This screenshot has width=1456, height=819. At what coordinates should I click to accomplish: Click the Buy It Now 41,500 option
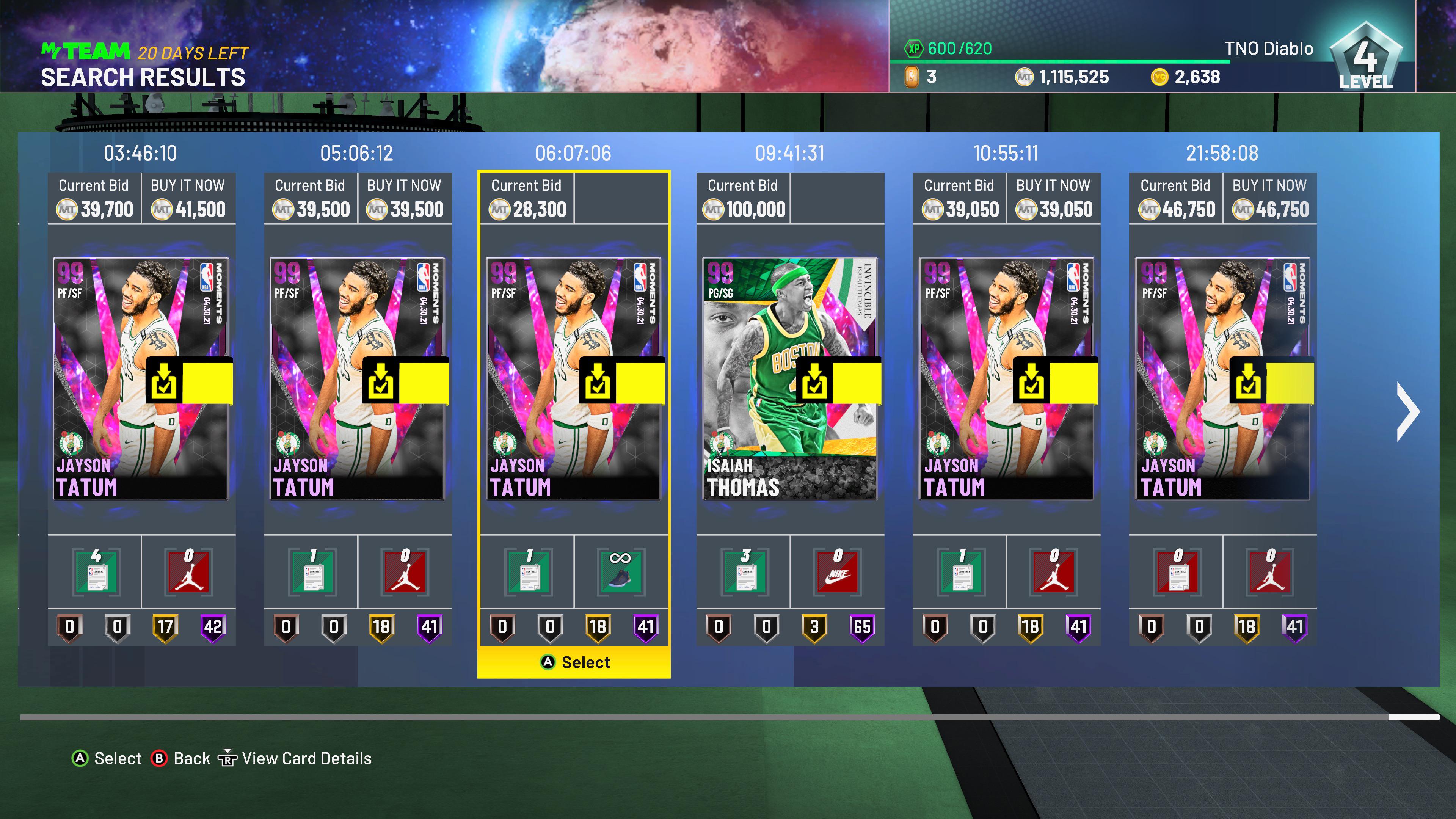point(188,198)
